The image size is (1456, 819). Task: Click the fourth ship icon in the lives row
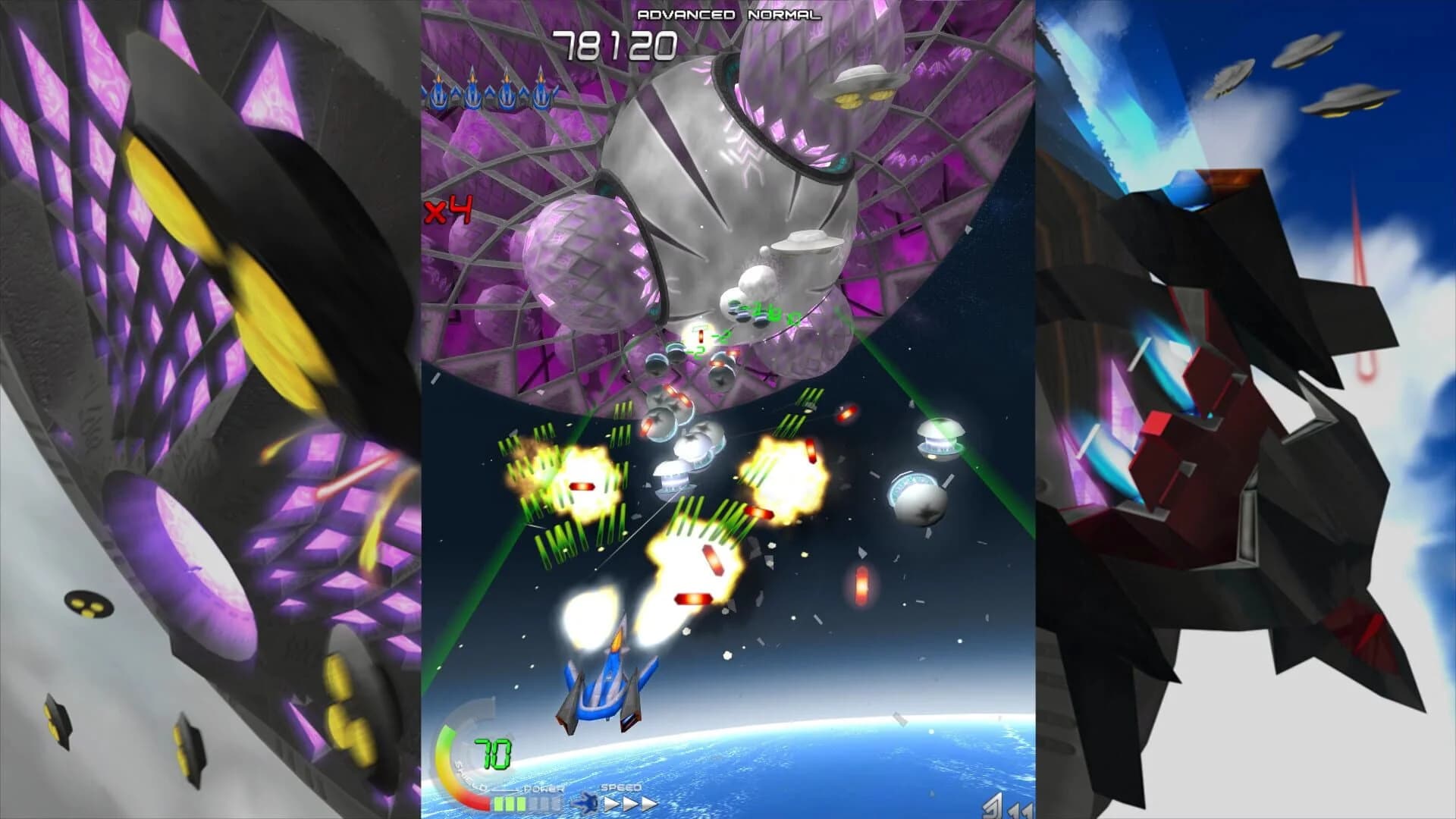(x=541, y=93)
